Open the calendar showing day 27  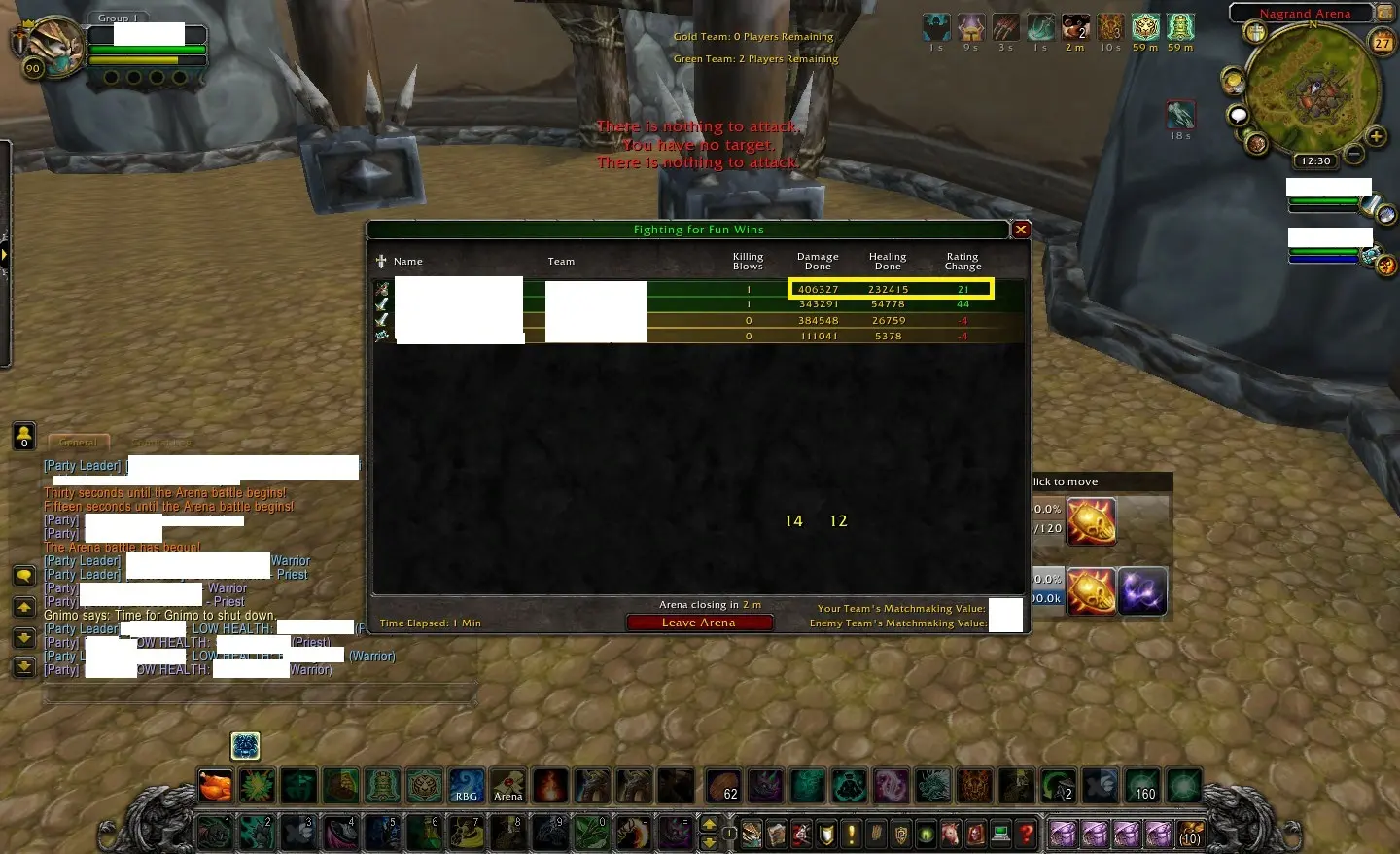[1382, 42]
